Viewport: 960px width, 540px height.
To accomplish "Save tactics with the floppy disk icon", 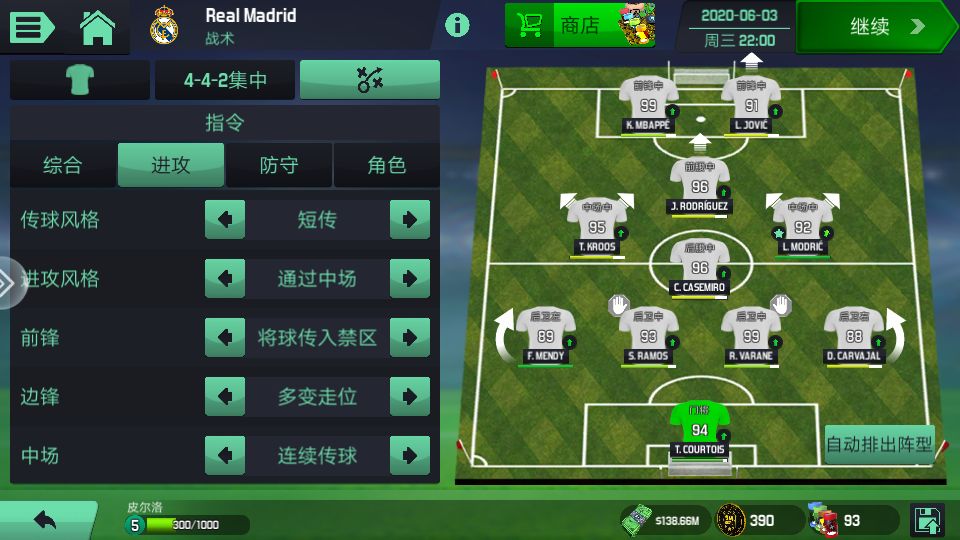I will tap(927, 520).
